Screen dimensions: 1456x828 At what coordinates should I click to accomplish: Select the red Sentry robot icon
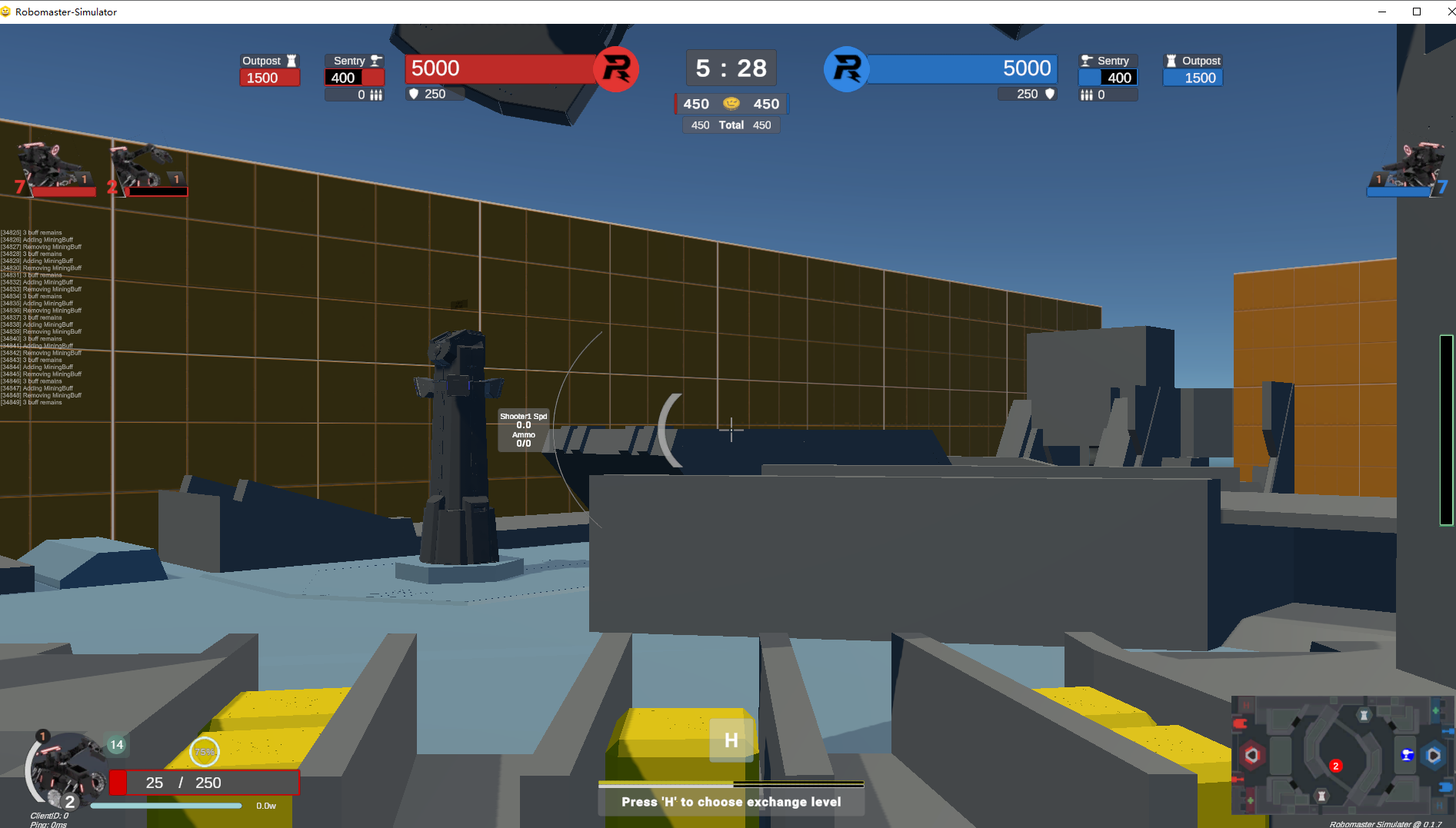click(x=375, y=60)
